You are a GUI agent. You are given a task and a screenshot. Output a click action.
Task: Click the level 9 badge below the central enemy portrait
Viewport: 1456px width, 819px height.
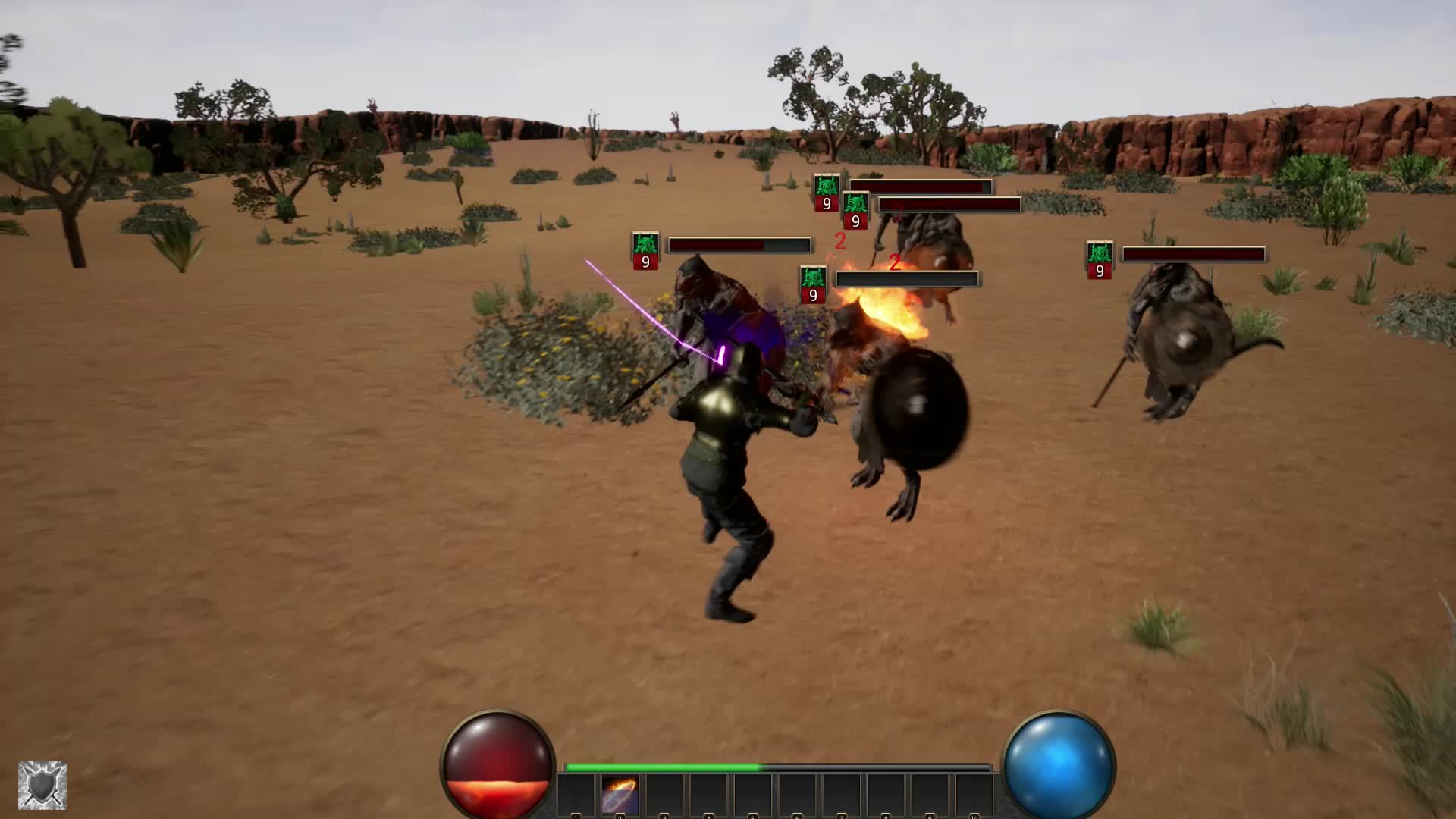coord(812,293)
